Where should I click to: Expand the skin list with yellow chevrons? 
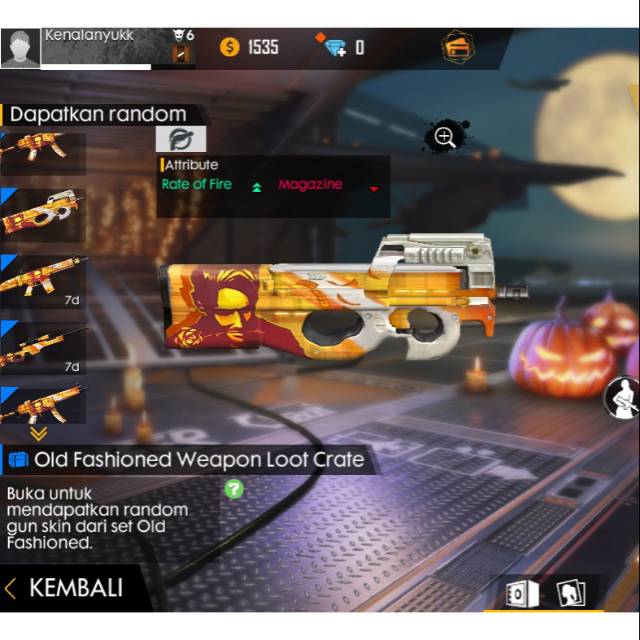[x=38, y=434]
